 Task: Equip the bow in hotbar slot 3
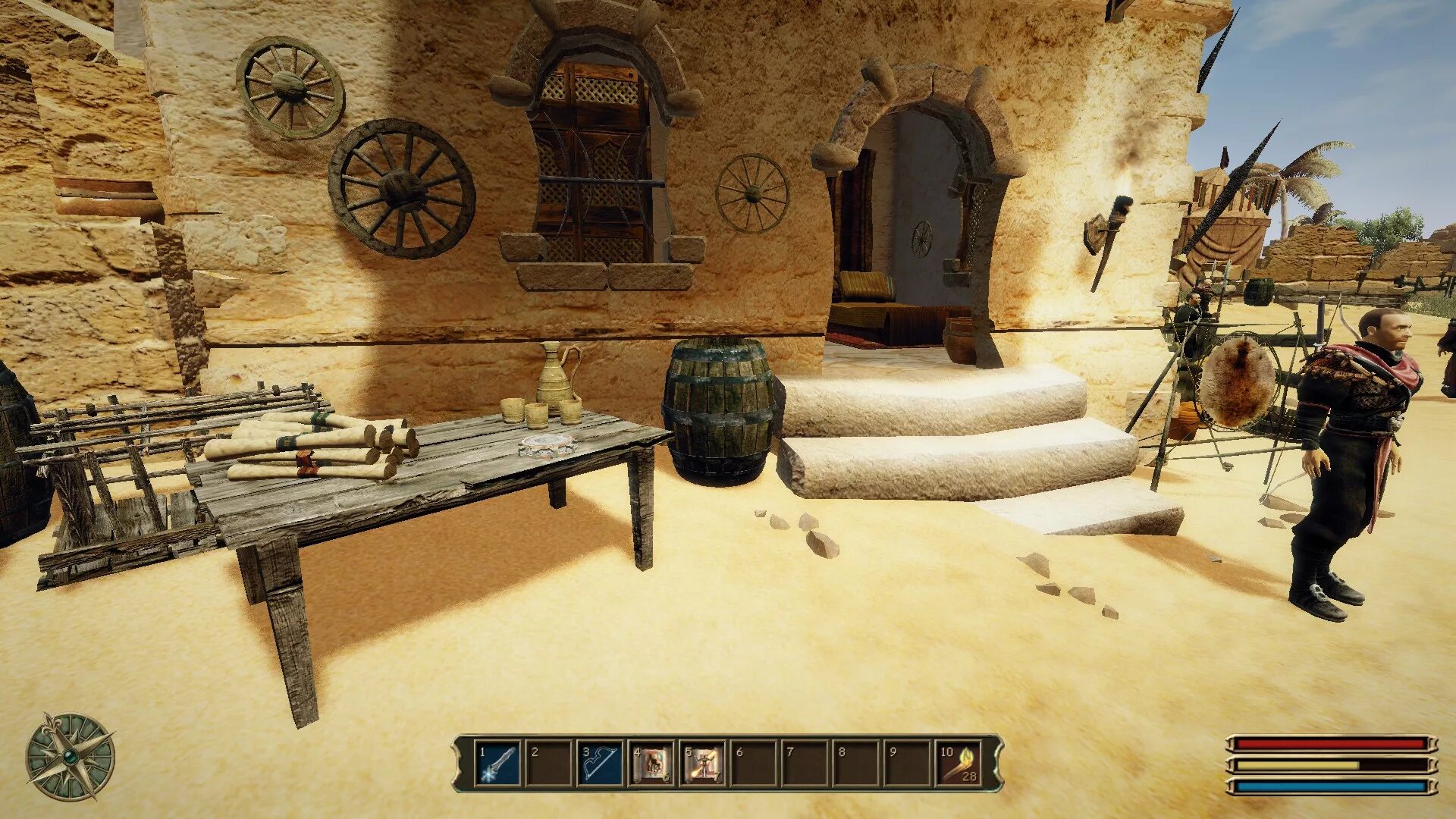601,764
